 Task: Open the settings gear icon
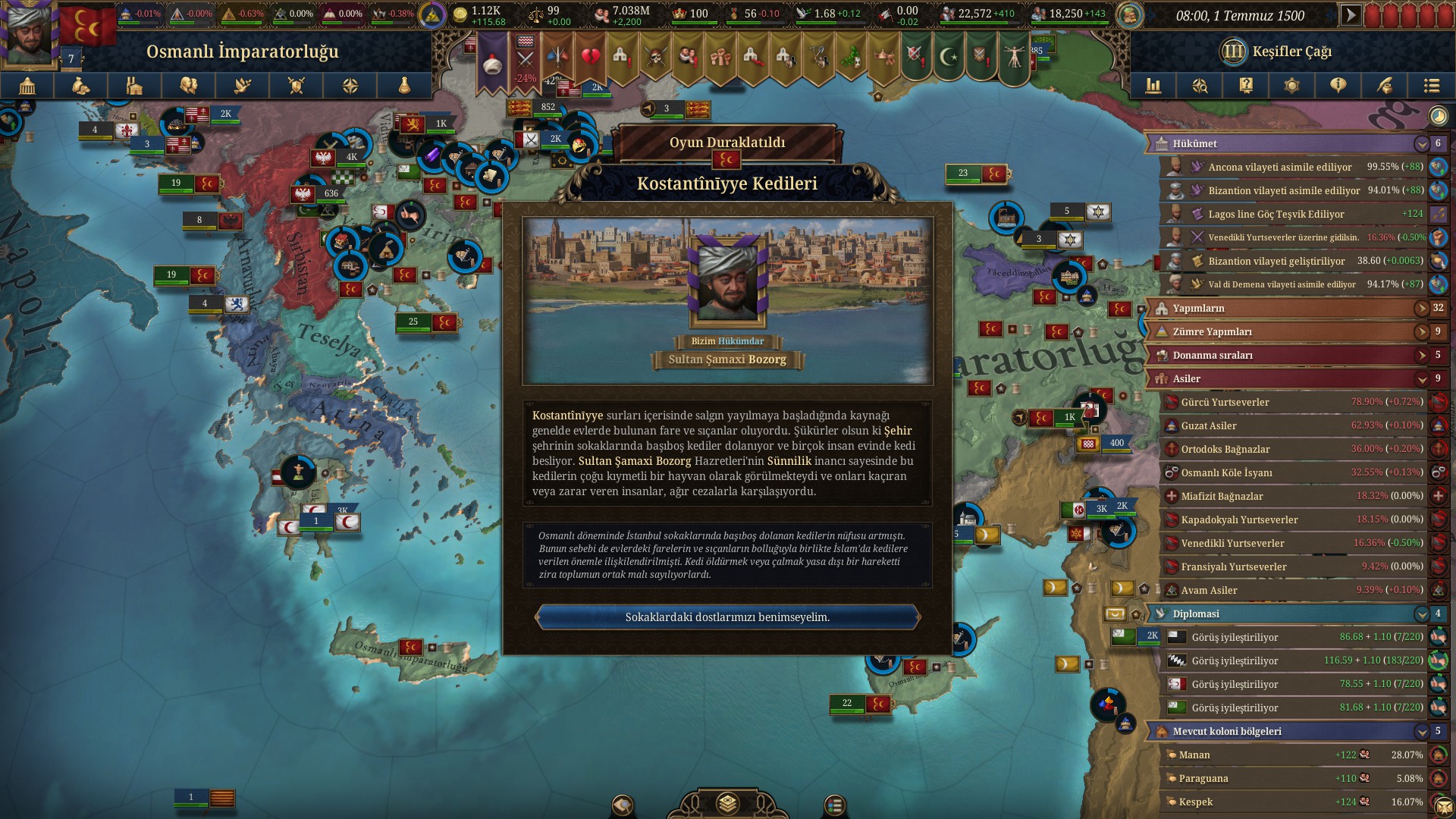point(1291,86)
